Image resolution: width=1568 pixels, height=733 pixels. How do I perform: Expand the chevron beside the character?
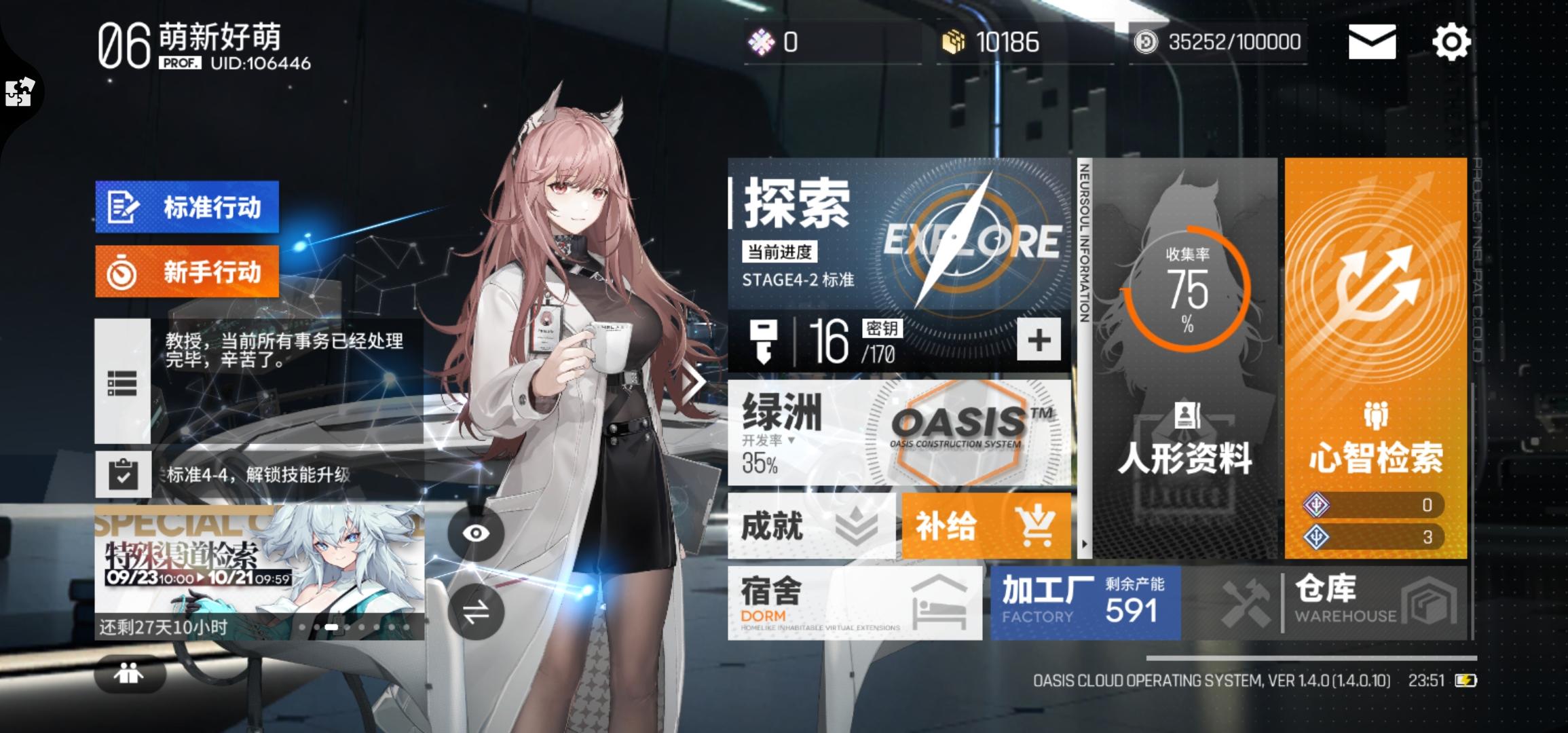pos(692,380)
